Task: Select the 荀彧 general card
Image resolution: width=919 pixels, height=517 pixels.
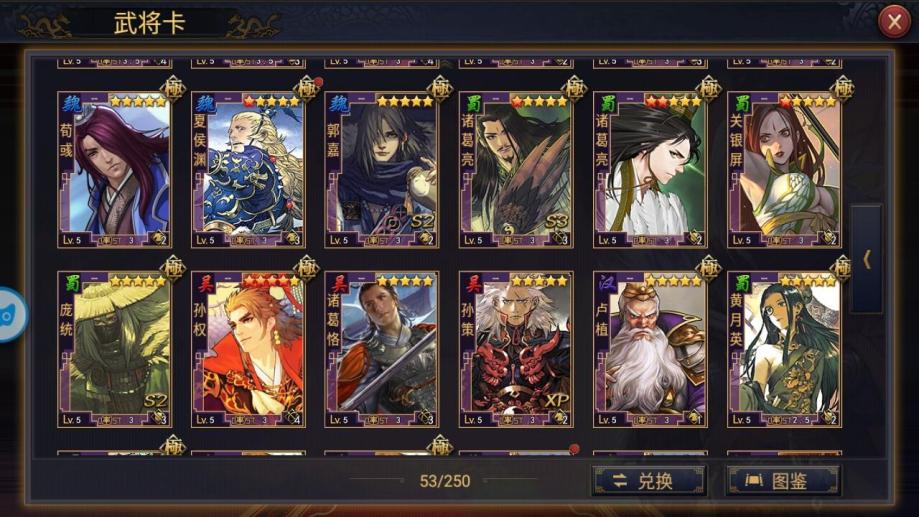Action: pyautogui.click(x=114, y=170)
